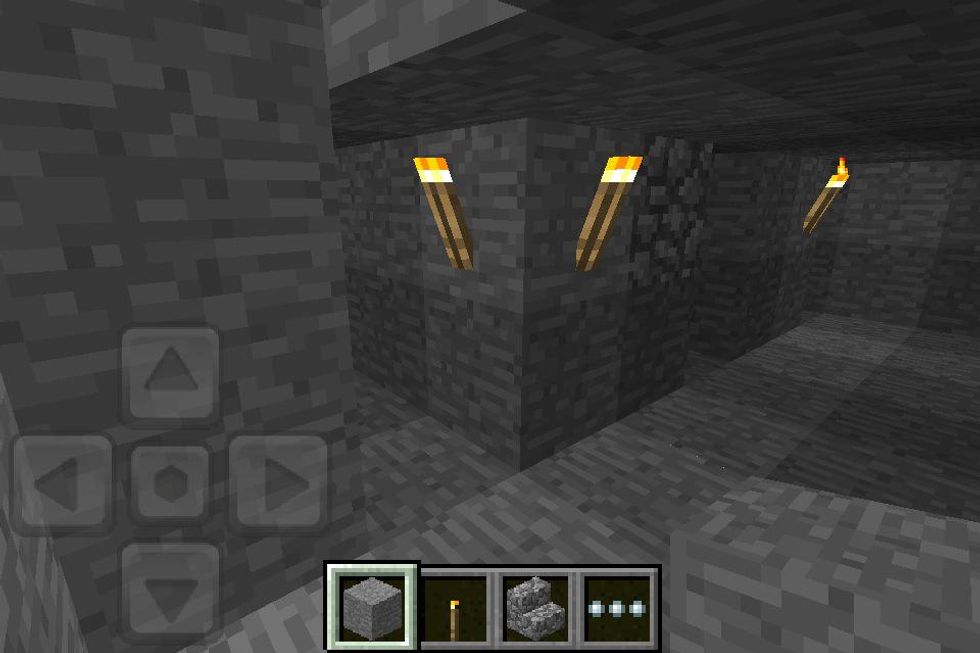Tap the center jump button
This screenshot has width=980, height=653.
[x=170, y=484]
